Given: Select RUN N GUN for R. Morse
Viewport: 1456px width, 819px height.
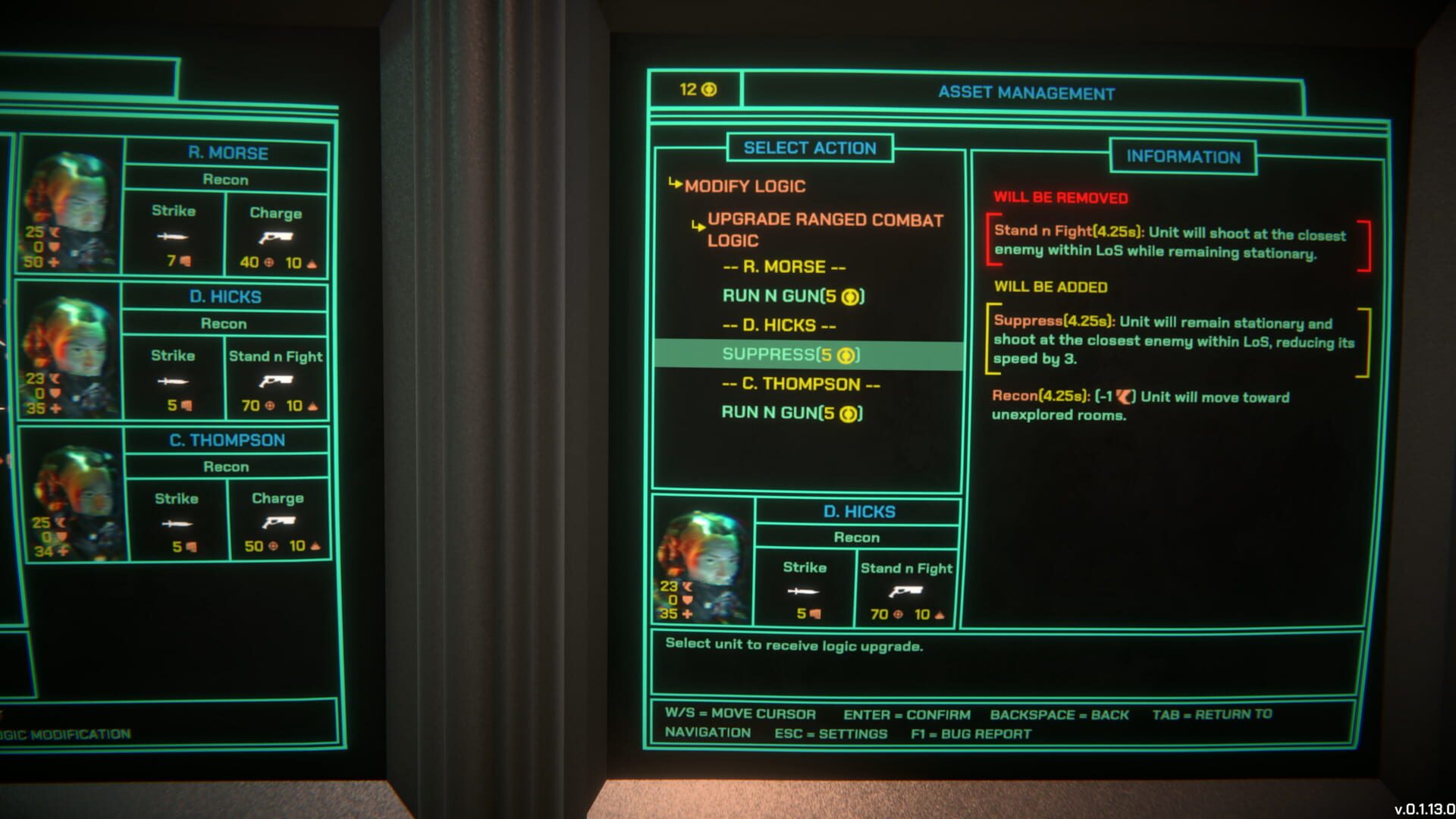Looking at the screenshot, I should click(x=792, y=296).
